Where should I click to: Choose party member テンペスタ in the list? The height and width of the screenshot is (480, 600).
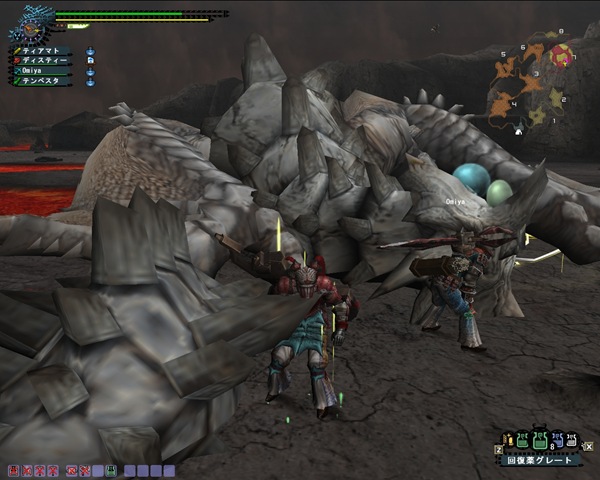[40, 82]
